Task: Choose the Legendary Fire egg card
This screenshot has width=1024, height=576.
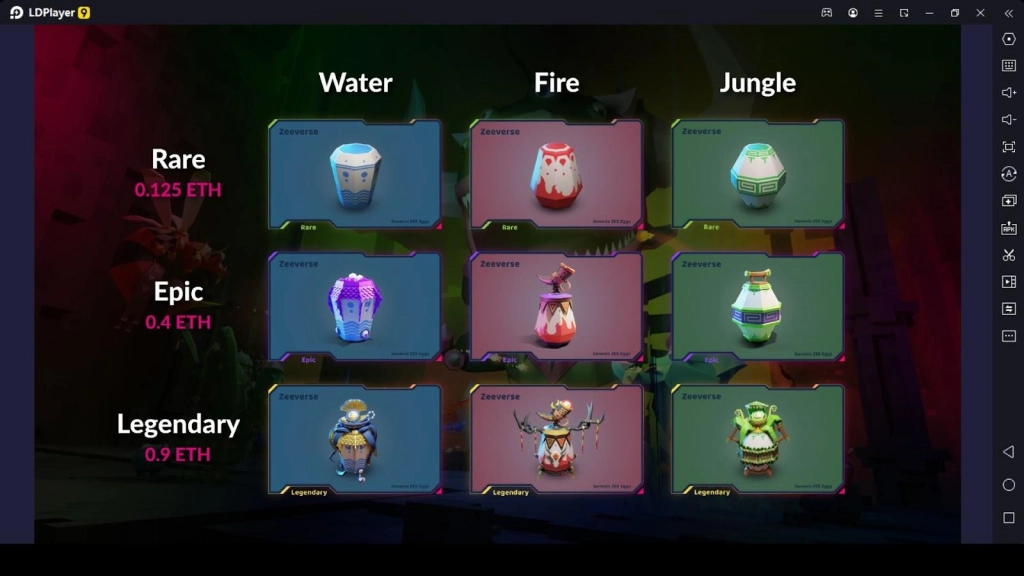Action: [x=557, y=440]
